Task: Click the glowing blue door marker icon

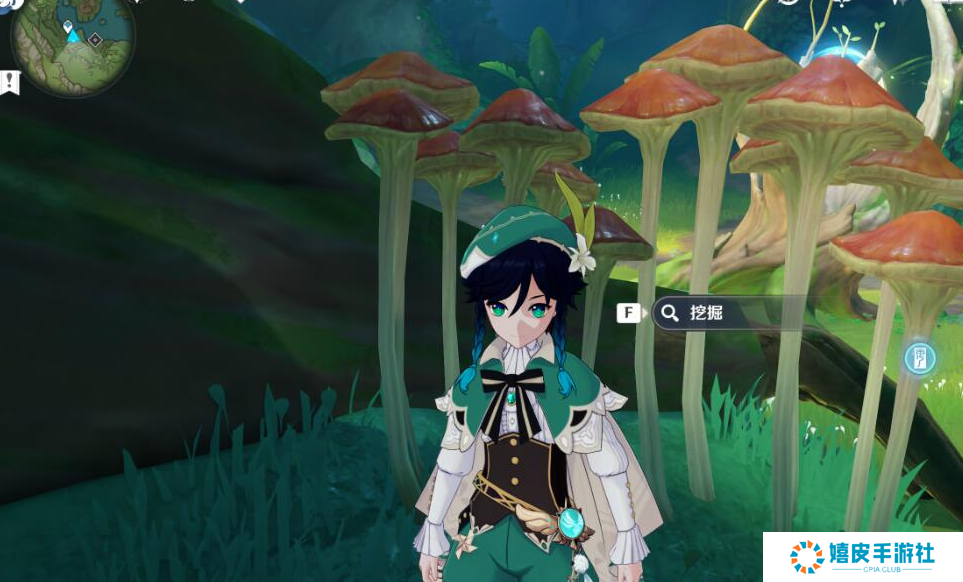Action: (919, 358)
